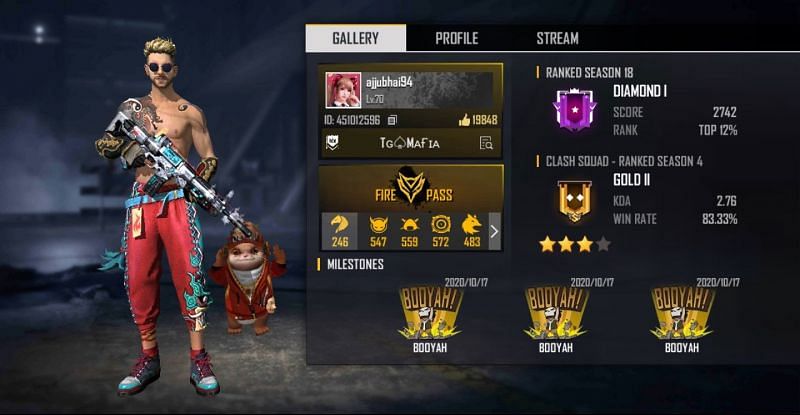800x415 pixels.
Task: Open the Fire Pass banner
Action: tap(410, 188)
